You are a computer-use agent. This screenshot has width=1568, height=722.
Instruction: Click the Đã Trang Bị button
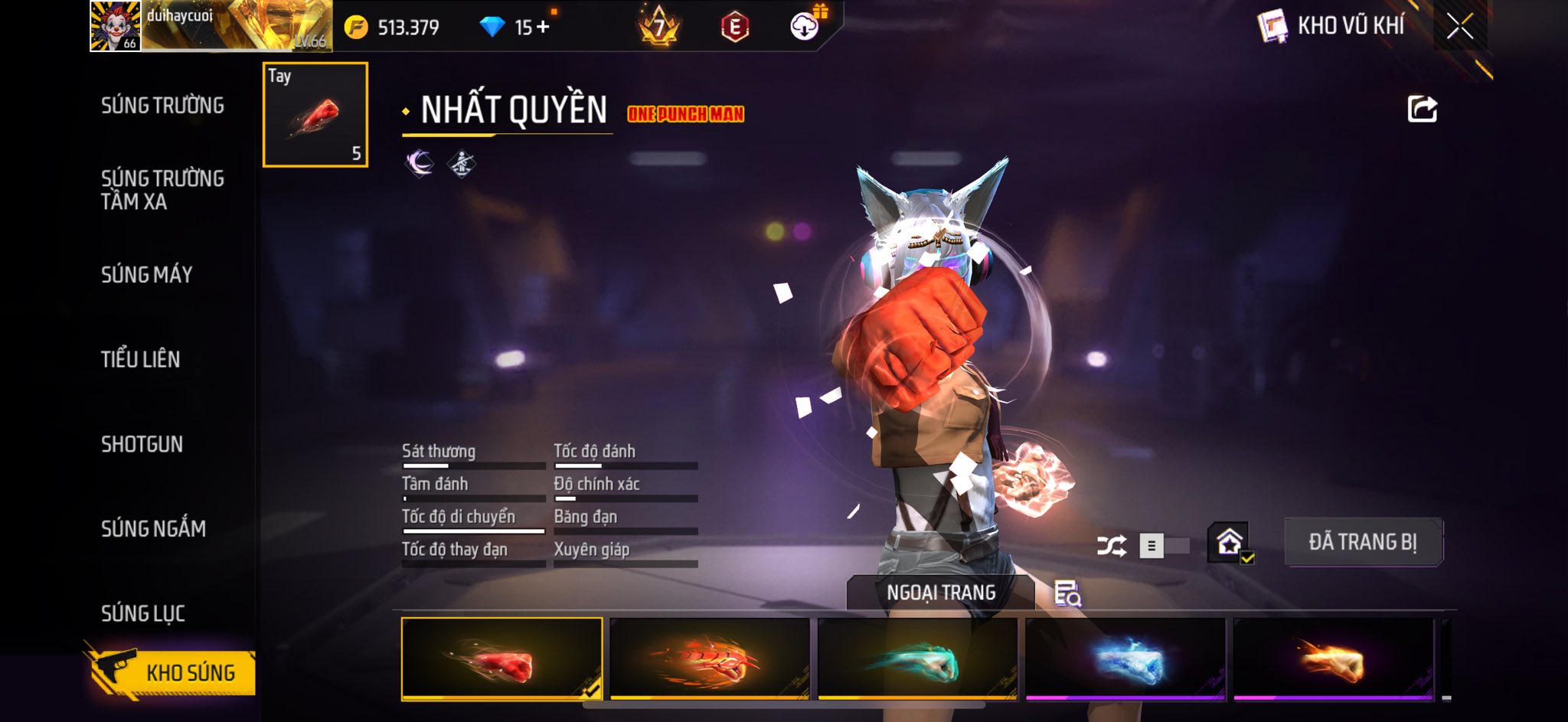[1363, 542]
